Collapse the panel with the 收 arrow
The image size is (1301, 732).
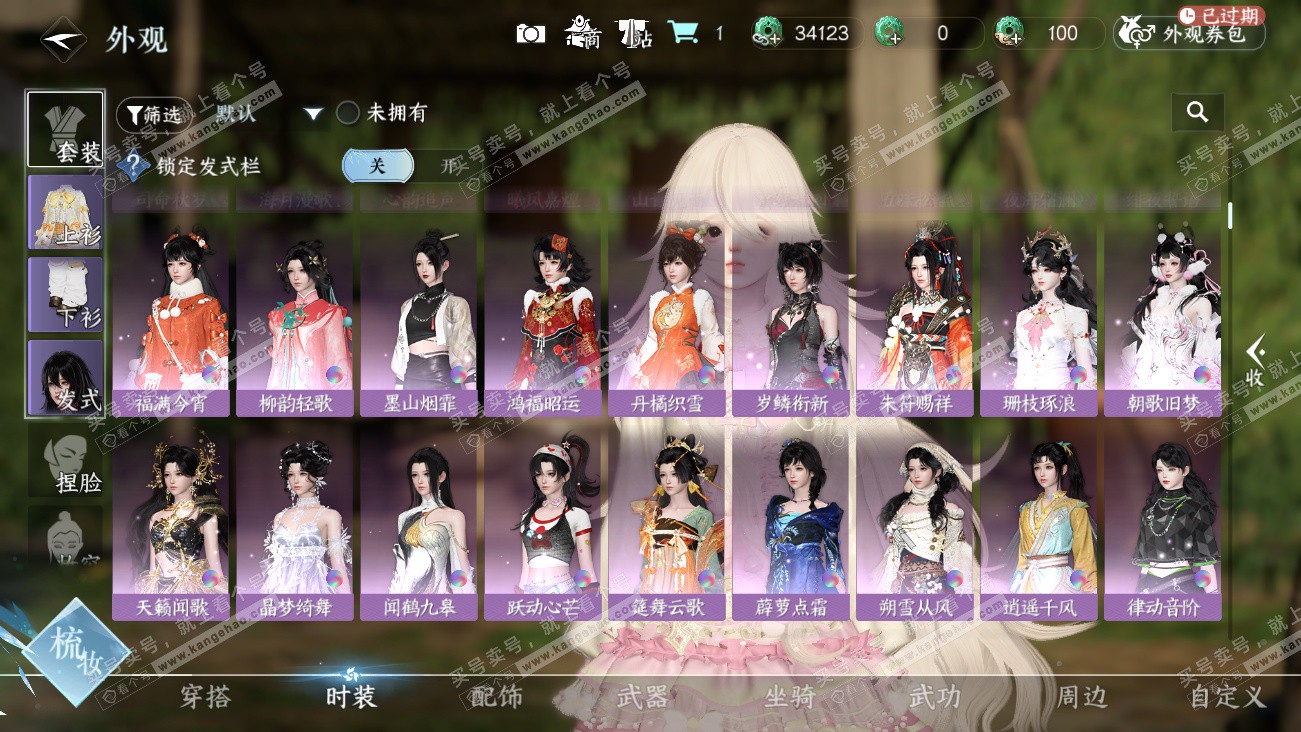(x=1255, y=362)
